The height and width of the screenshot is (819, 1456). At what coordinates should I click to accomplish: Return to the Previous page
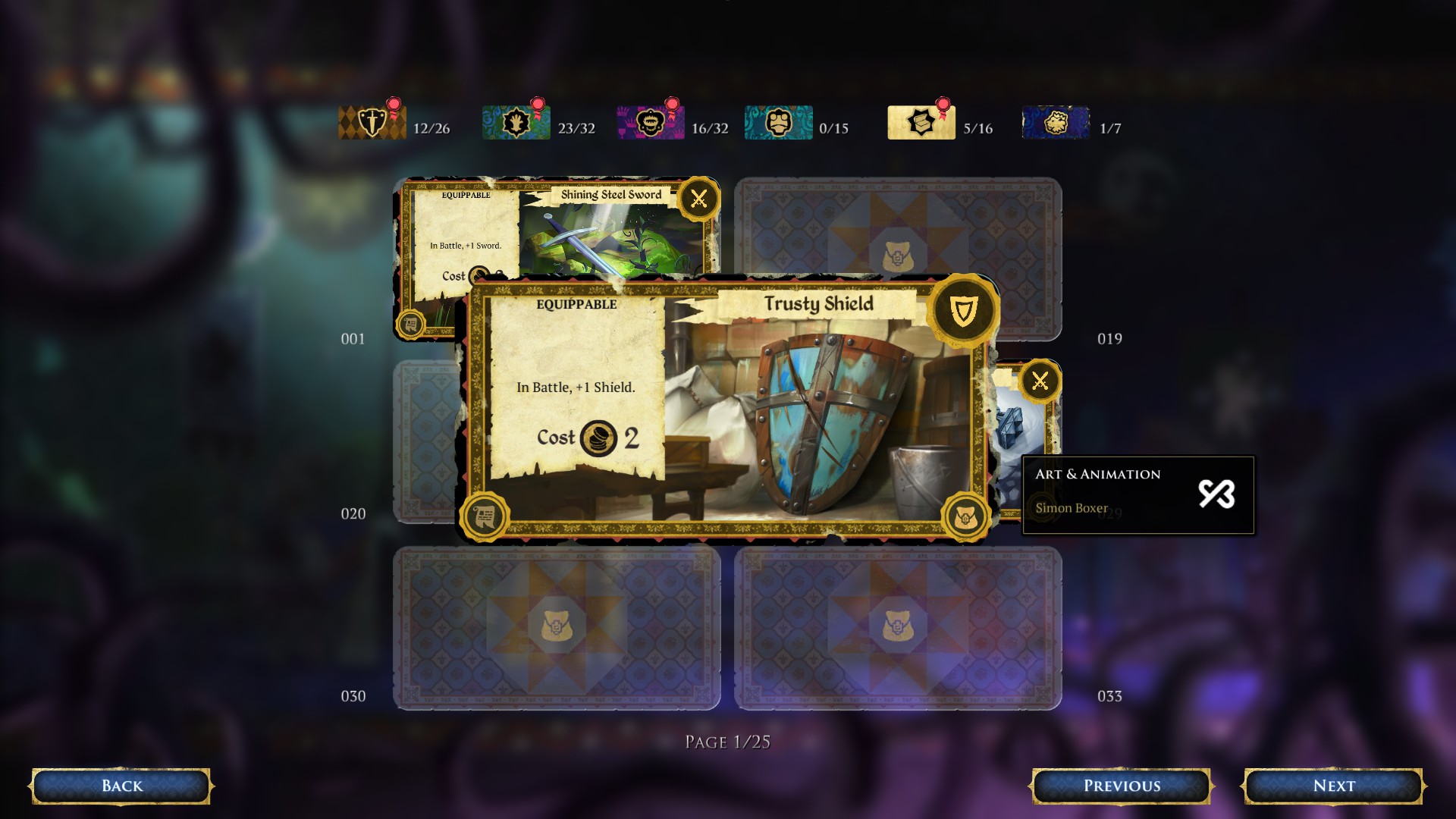[x=1121, y=786]
